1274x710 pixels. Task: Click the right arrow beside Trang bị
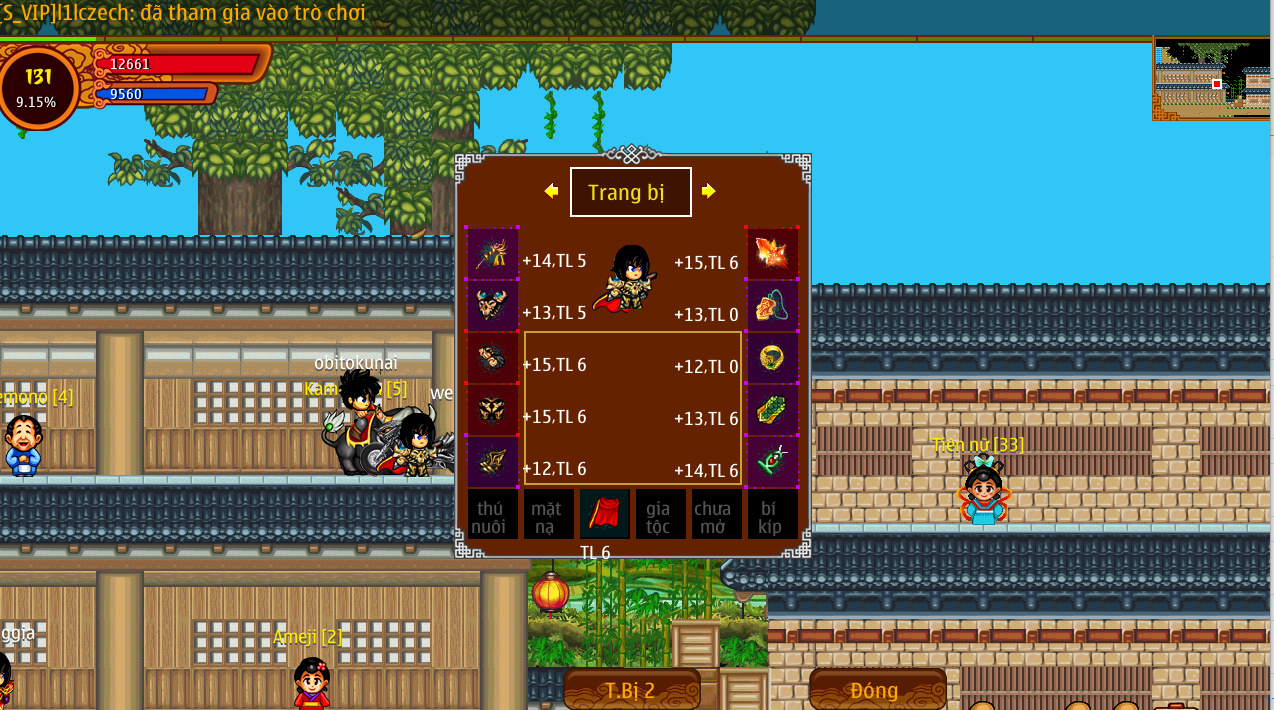[708, 191]
